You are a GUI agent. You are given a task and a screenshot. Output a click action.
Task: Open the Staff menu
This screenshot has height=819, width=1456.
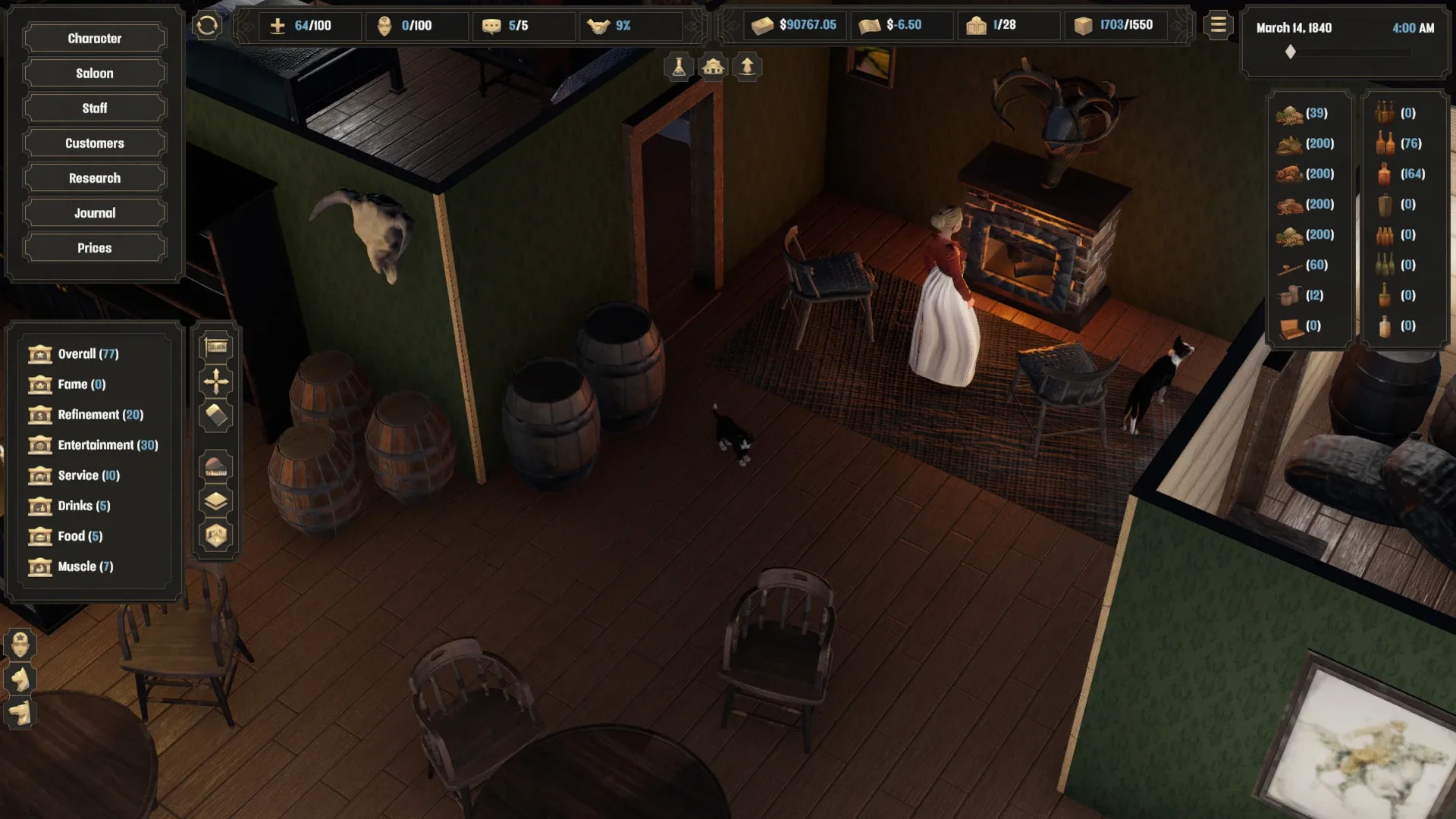(x=94, y=108)
